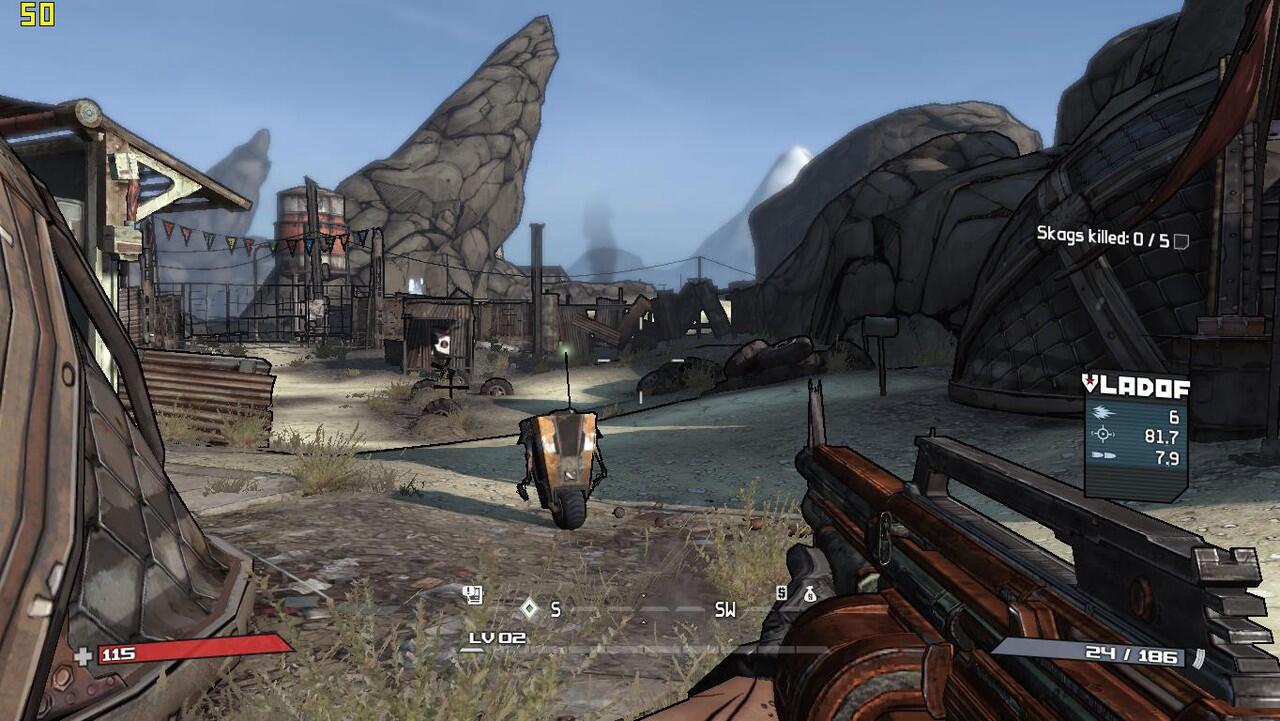Select the diamond waypoint marker on compass
Image resolution: width=1280 pixels, height=721 pixels.
[529, 607]
